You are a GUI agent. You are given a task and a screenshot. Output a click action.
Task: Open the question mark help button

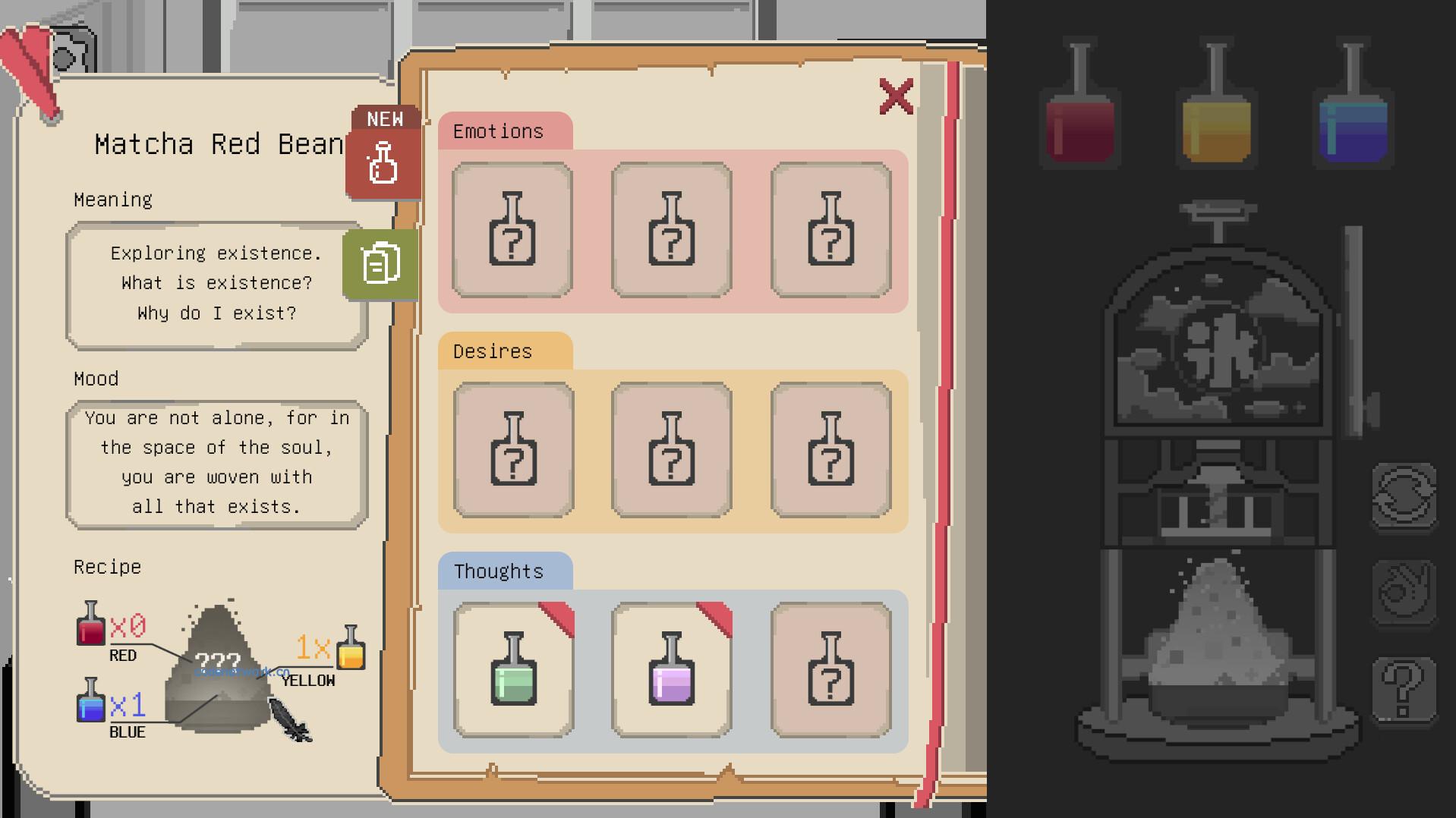point(1404,689)
